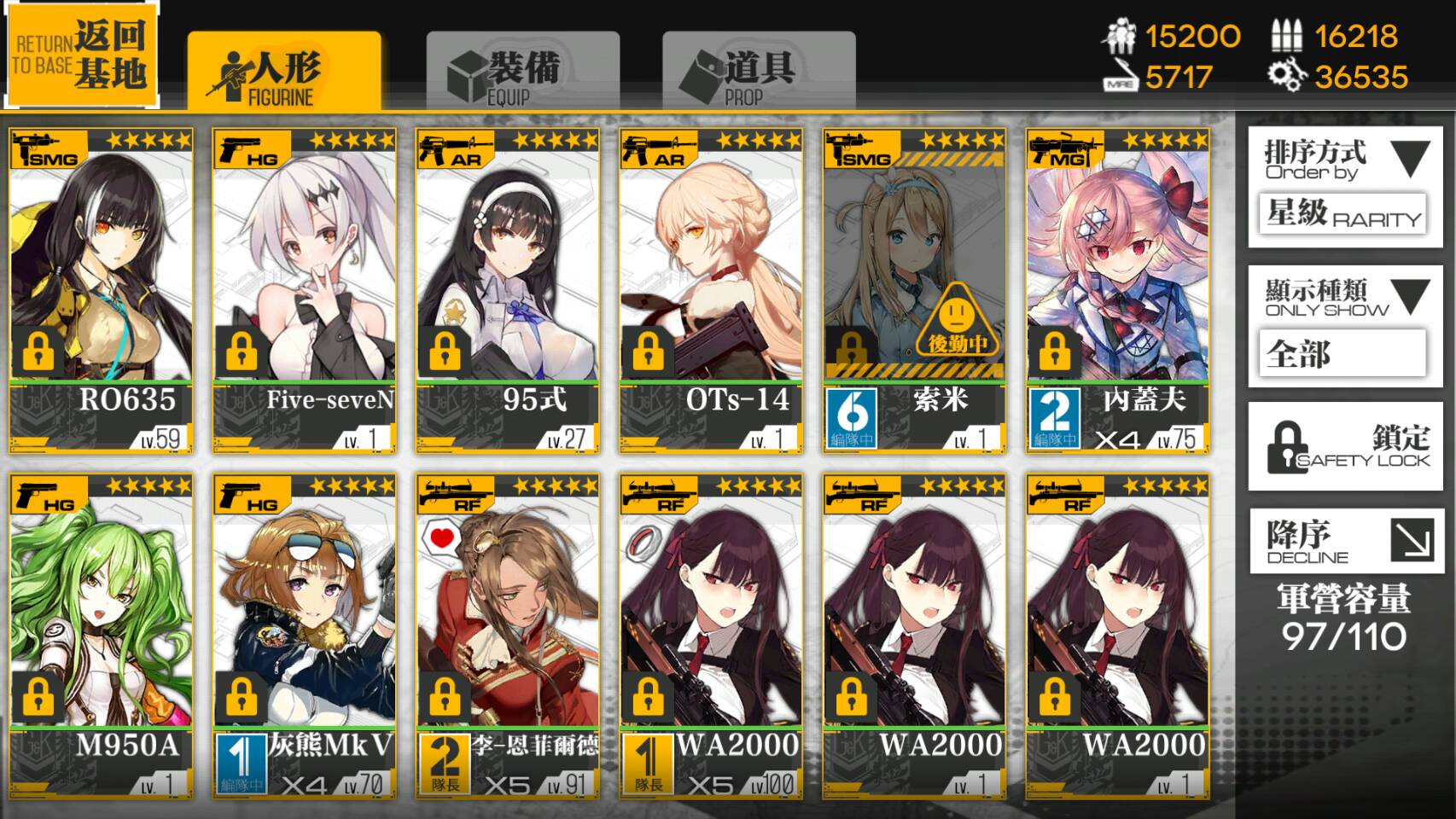Screen dimensions: 1456x819
Task: Open the Order by sorting dropdown
Action: tap(1345, 187)
